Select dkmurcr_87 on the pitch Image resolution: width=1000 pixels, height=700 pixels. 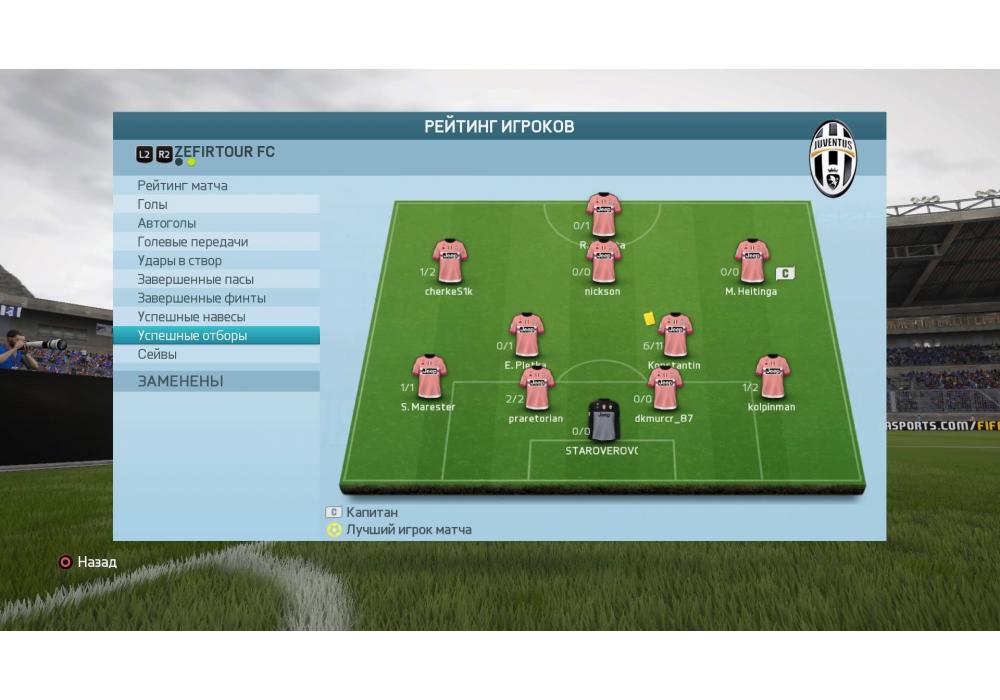coord(664,389)
